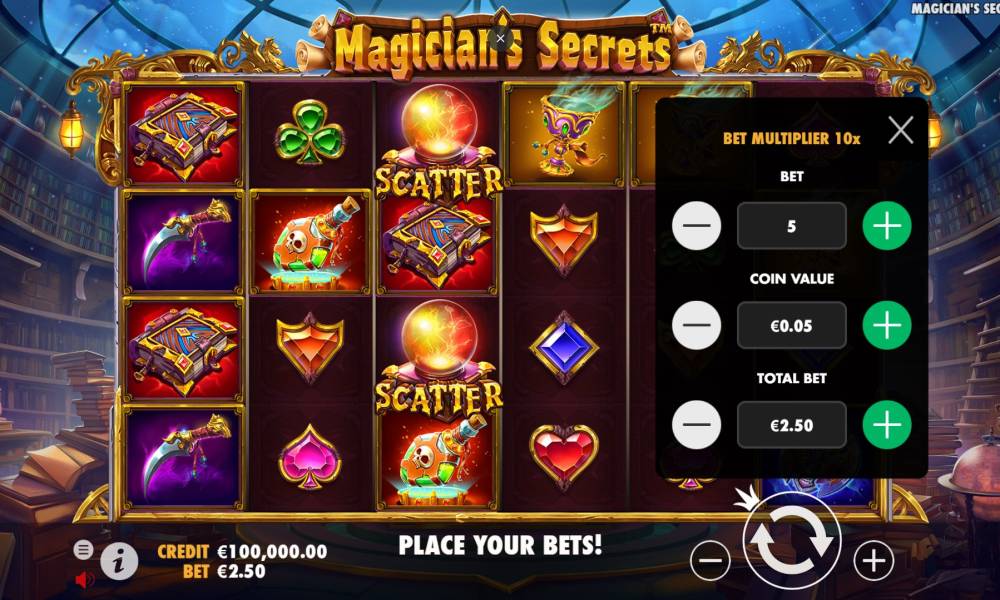
Task: Click the minus button left of spin
Action: (710, 562)
